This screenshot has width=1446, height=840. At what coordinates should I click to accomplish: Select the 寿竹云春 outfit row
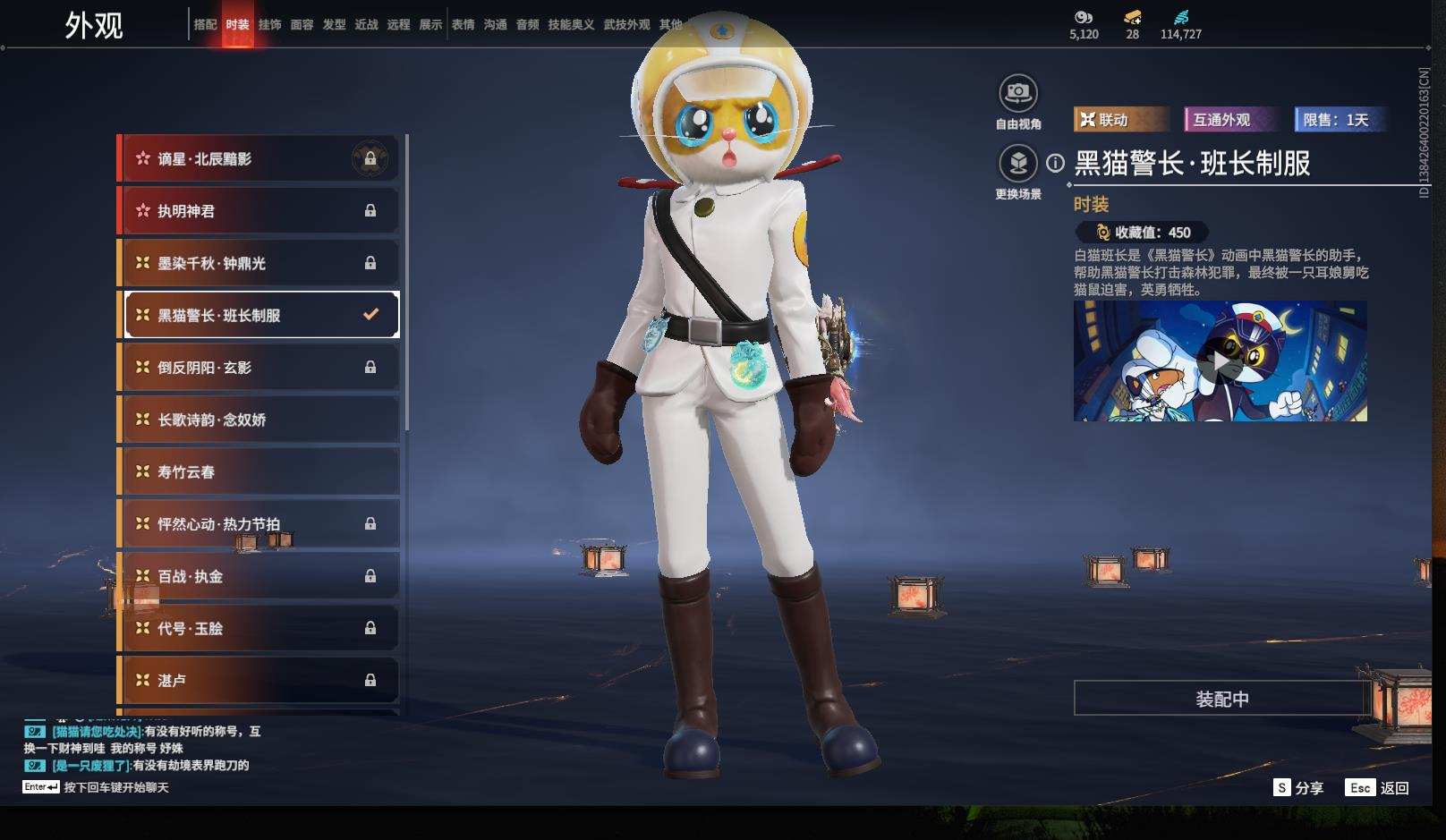tap(259, 471)
